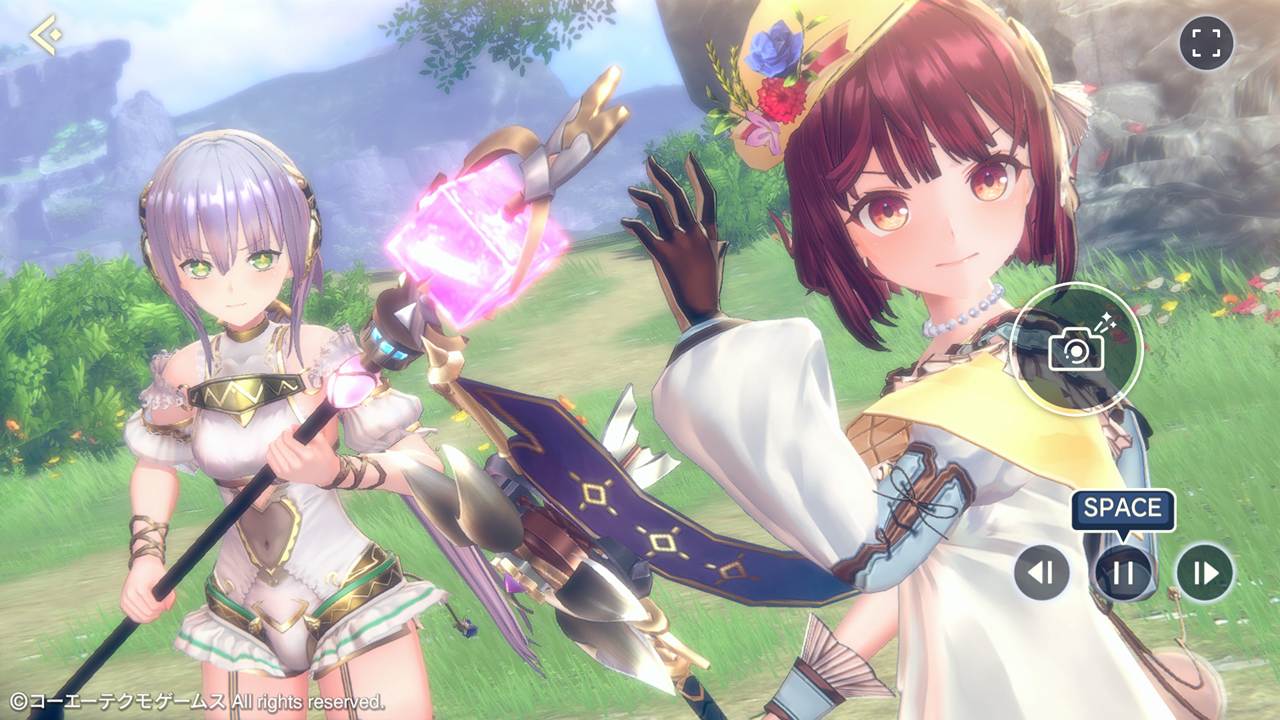This screenshot has width=1280, height=720.
Task: Toggle fullscreen view with bracket icon
Action: tap(1206, 43)
